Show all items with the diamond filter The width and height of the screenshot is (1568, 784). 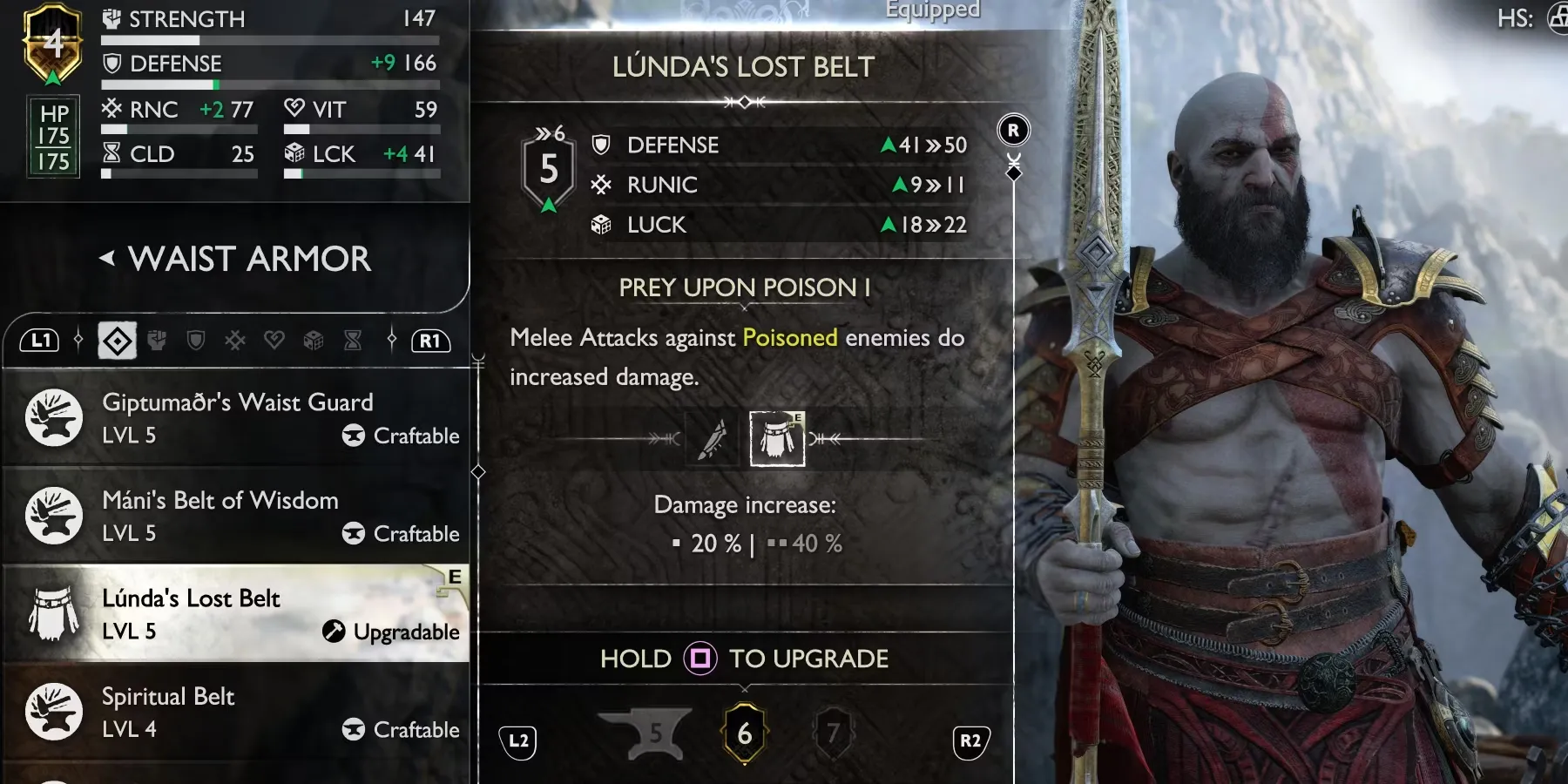pyautogui.click(x=118, y=341)
